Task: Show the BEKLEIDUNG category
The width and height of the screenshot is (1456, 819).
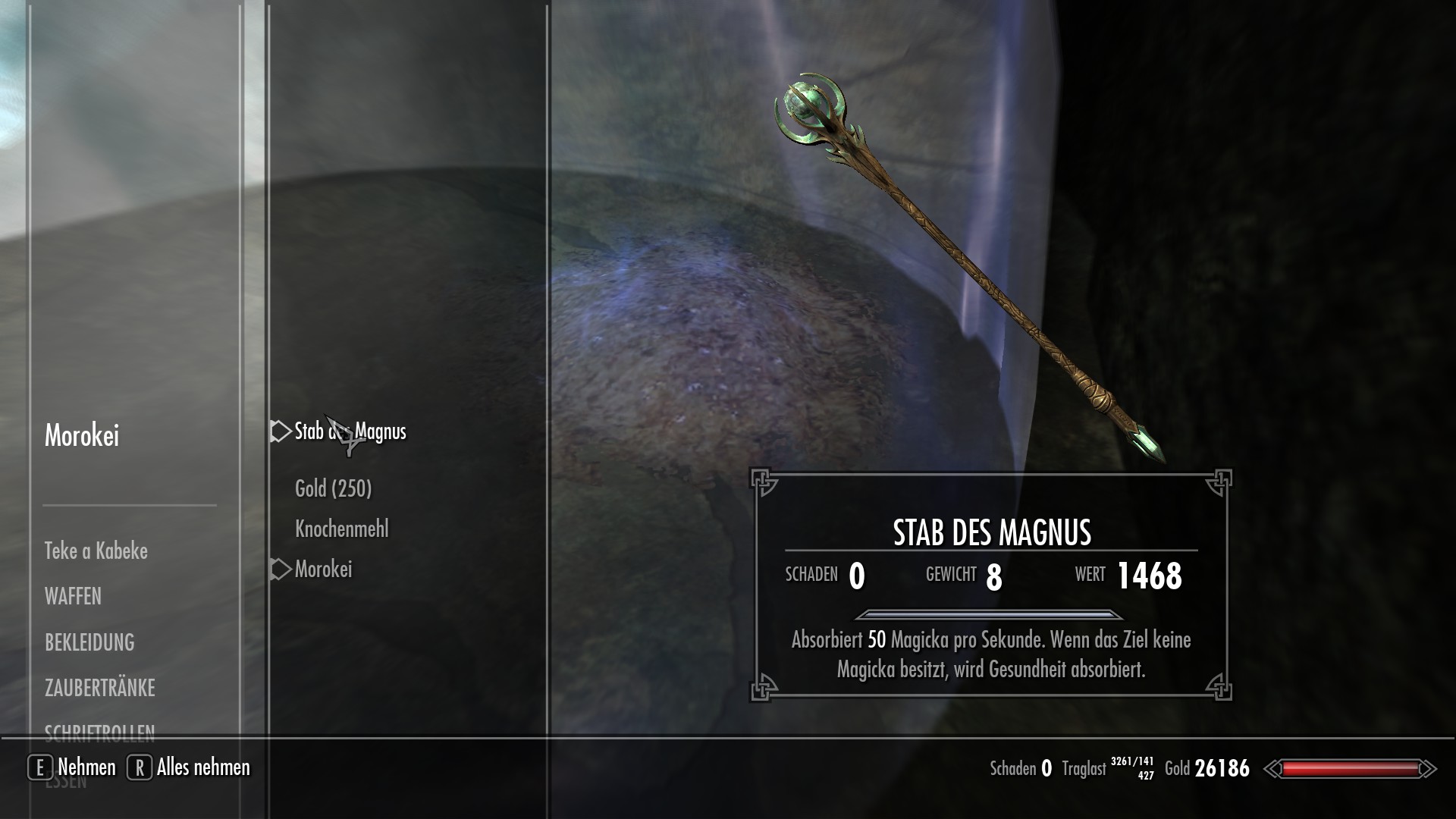Action: pyautogui.click(x=89, y=642)
